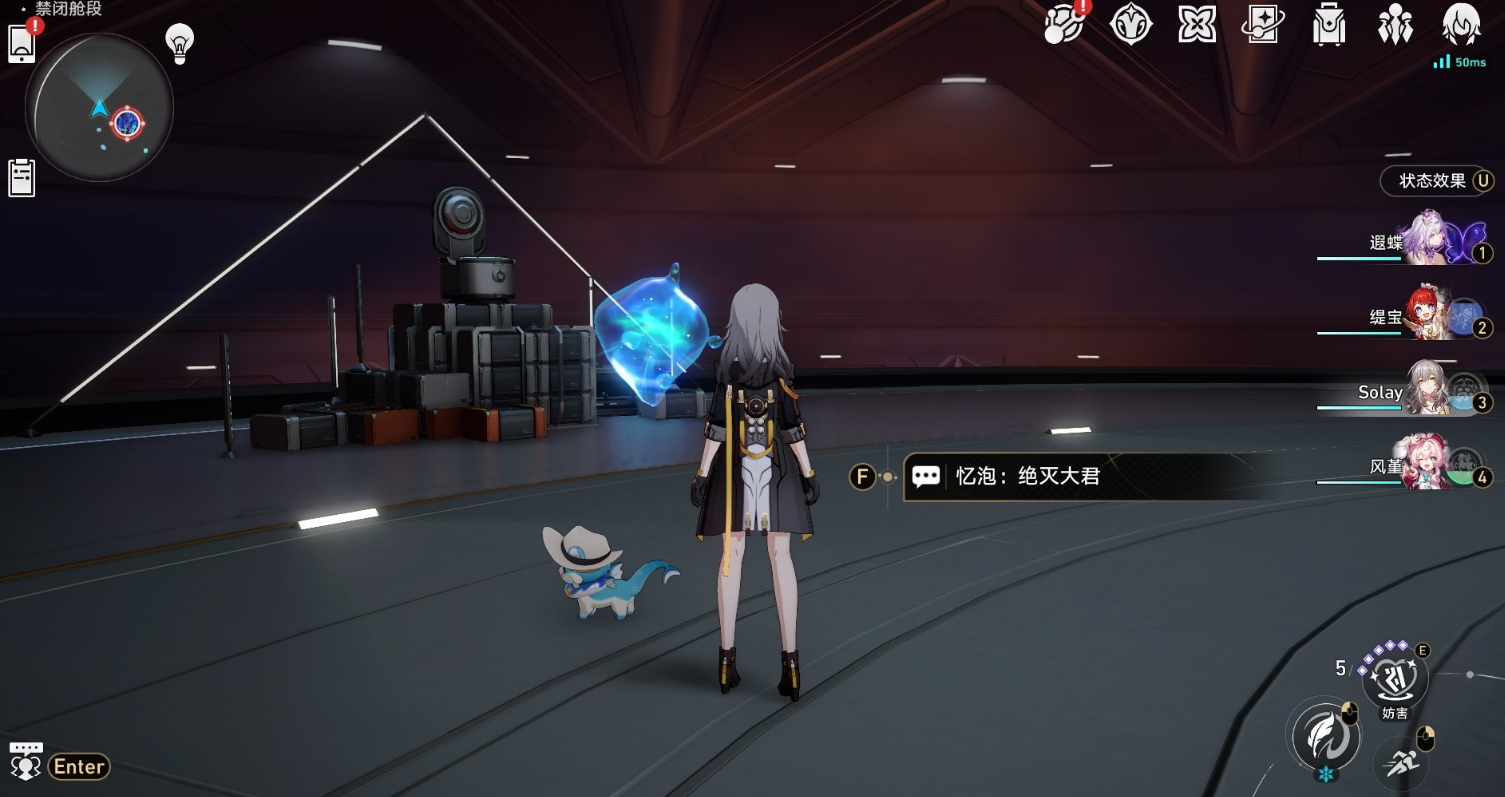The width and height of the screenshot is (1505, 797).
Task: Open the 状态效果 status effects panel
Action: 1437,181
